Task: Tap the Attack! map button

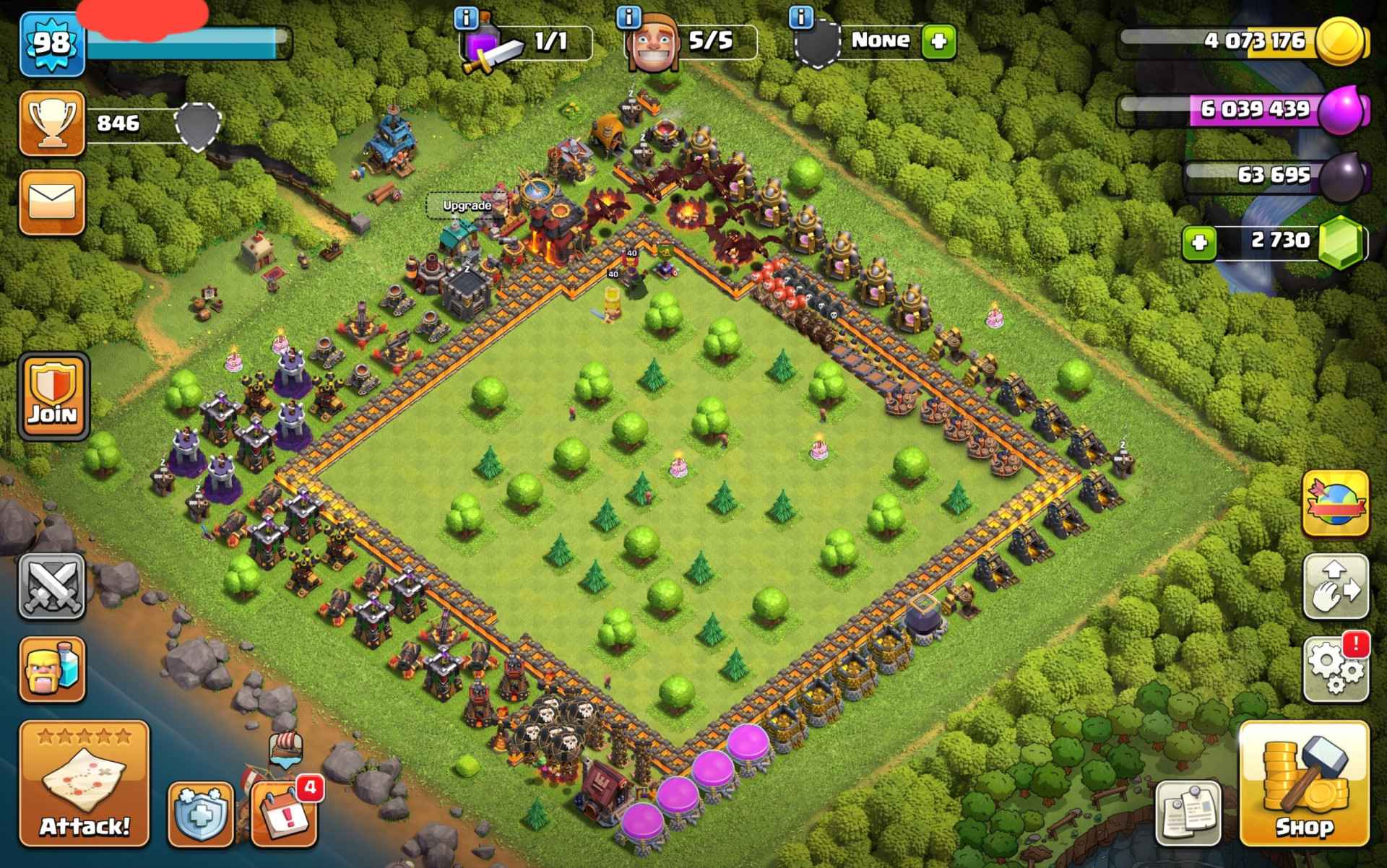Action: 84,784
